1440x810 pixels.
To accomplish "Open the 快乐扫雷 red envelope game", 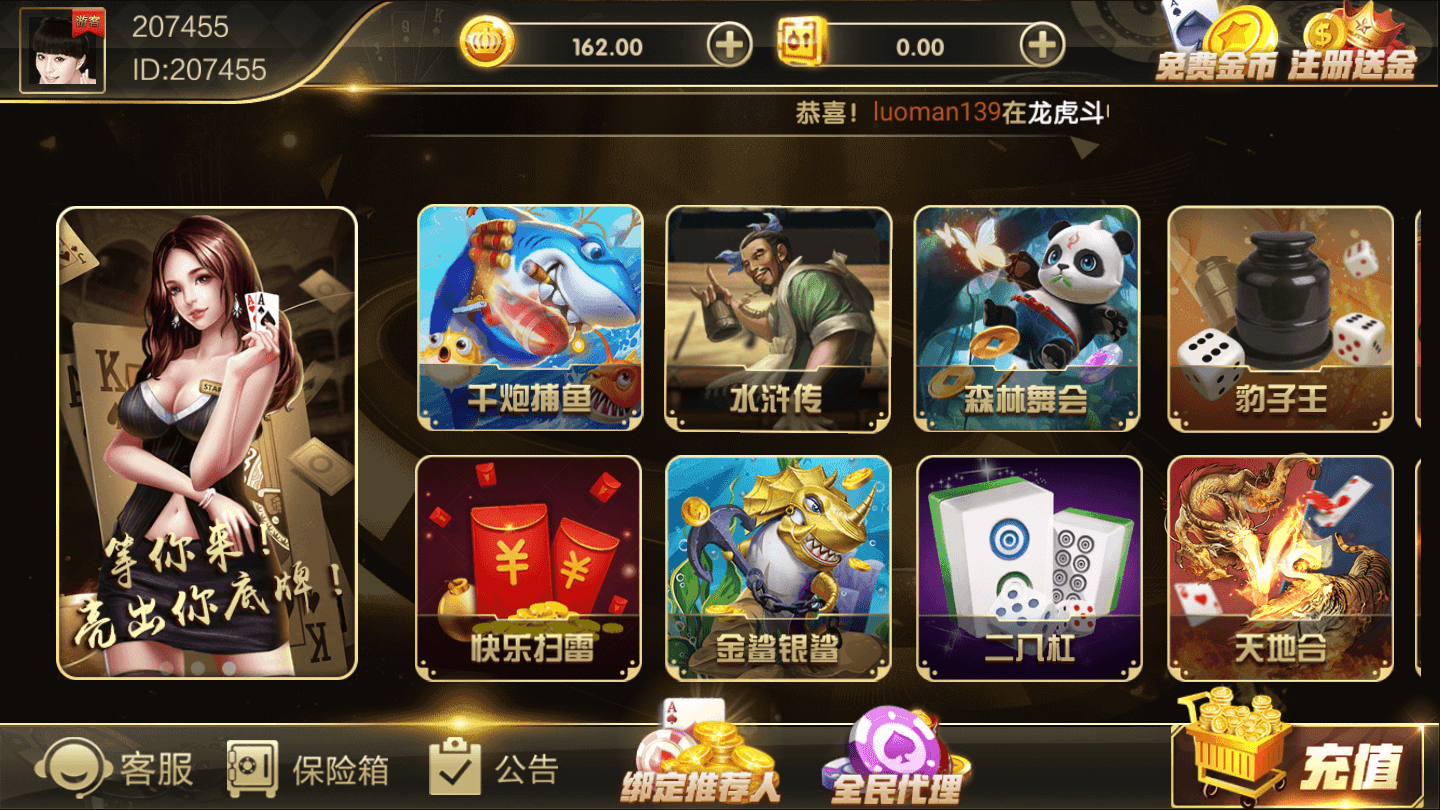I will (531, 565).
